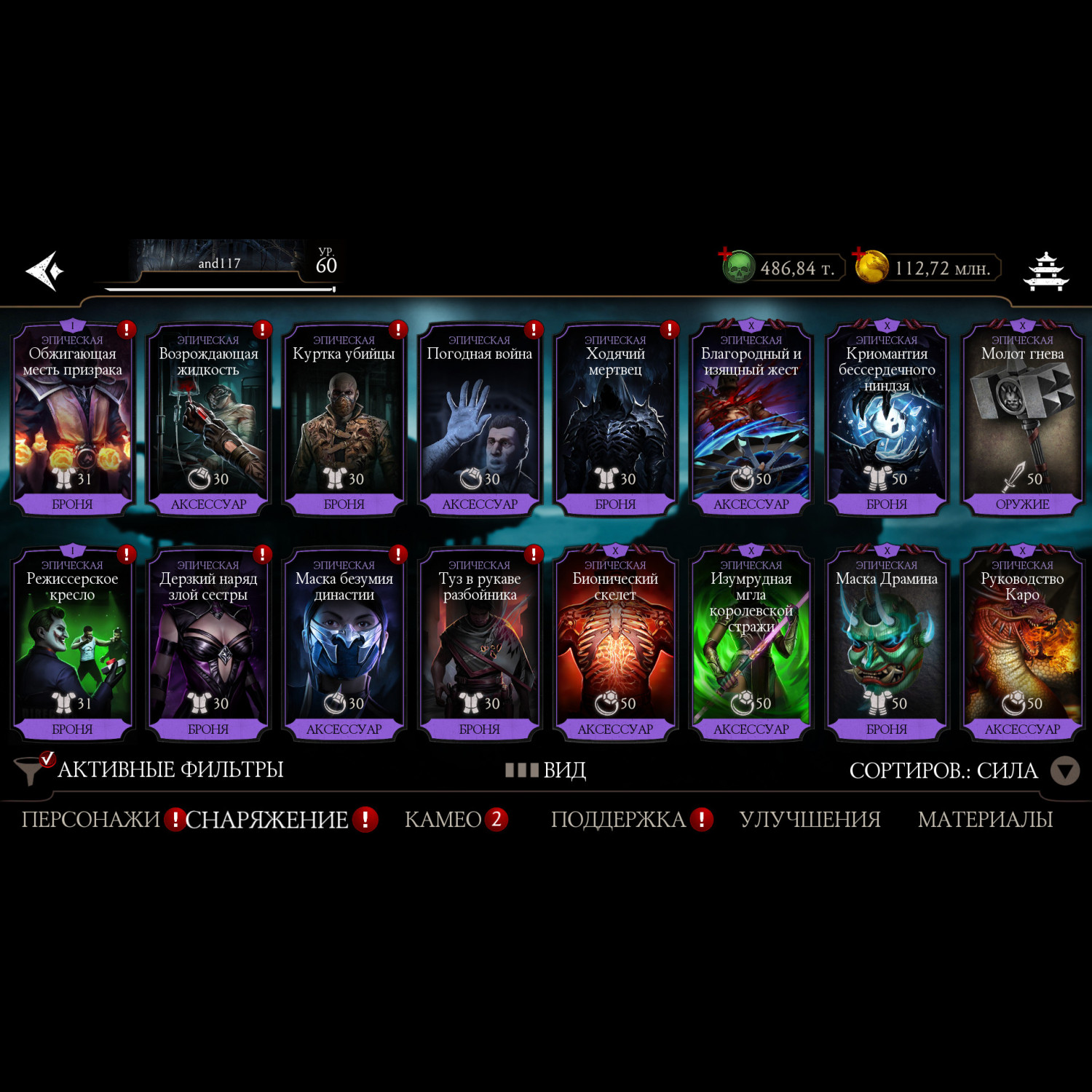Select the Обжигающая месть призрака card
Image resolution: width=1092 pixels, height=1092 pixels.
[x=72, y=420]
